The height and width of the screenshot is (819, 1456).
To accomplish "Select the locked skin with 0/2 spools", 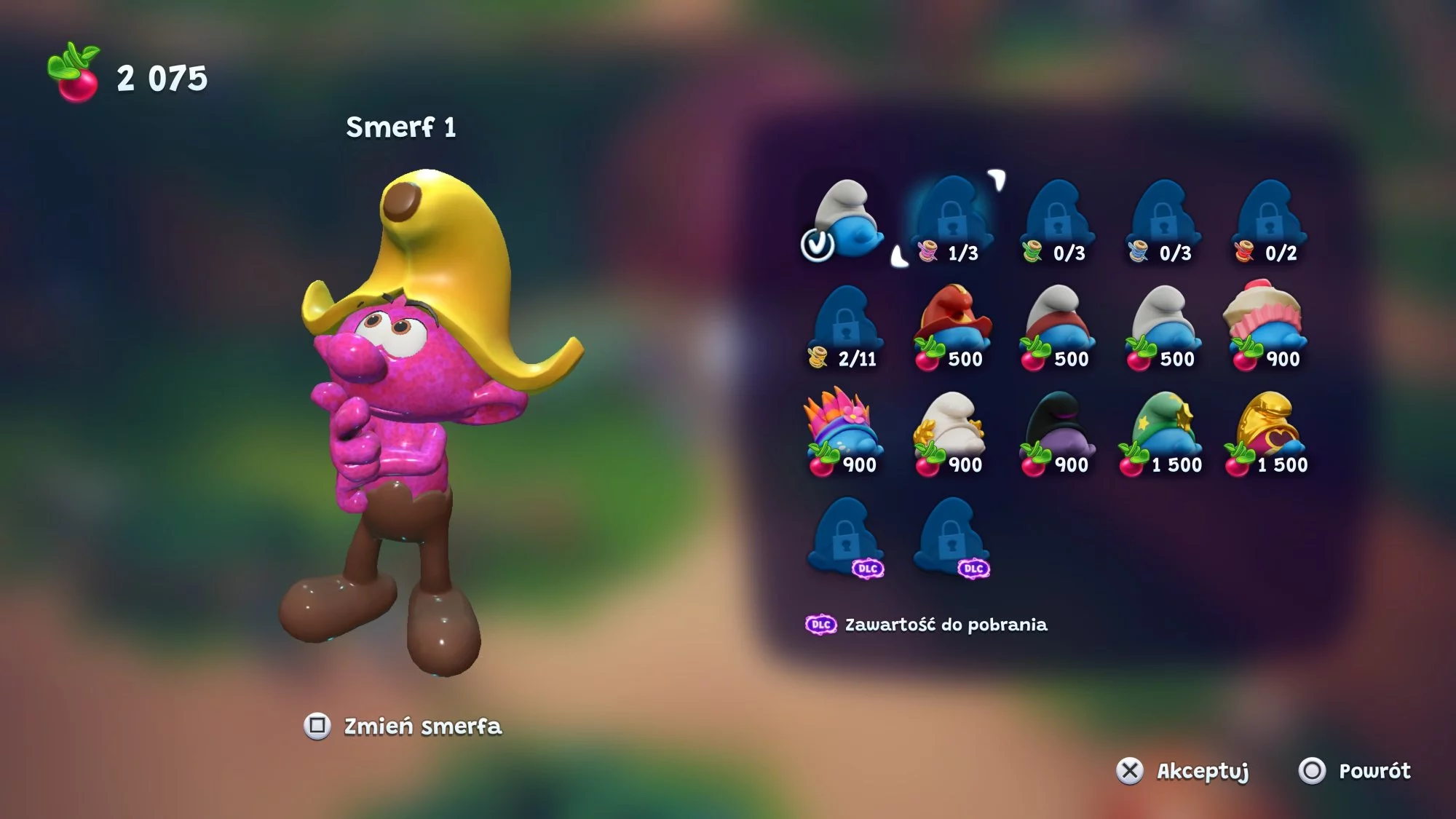I will click(1270, 219).
